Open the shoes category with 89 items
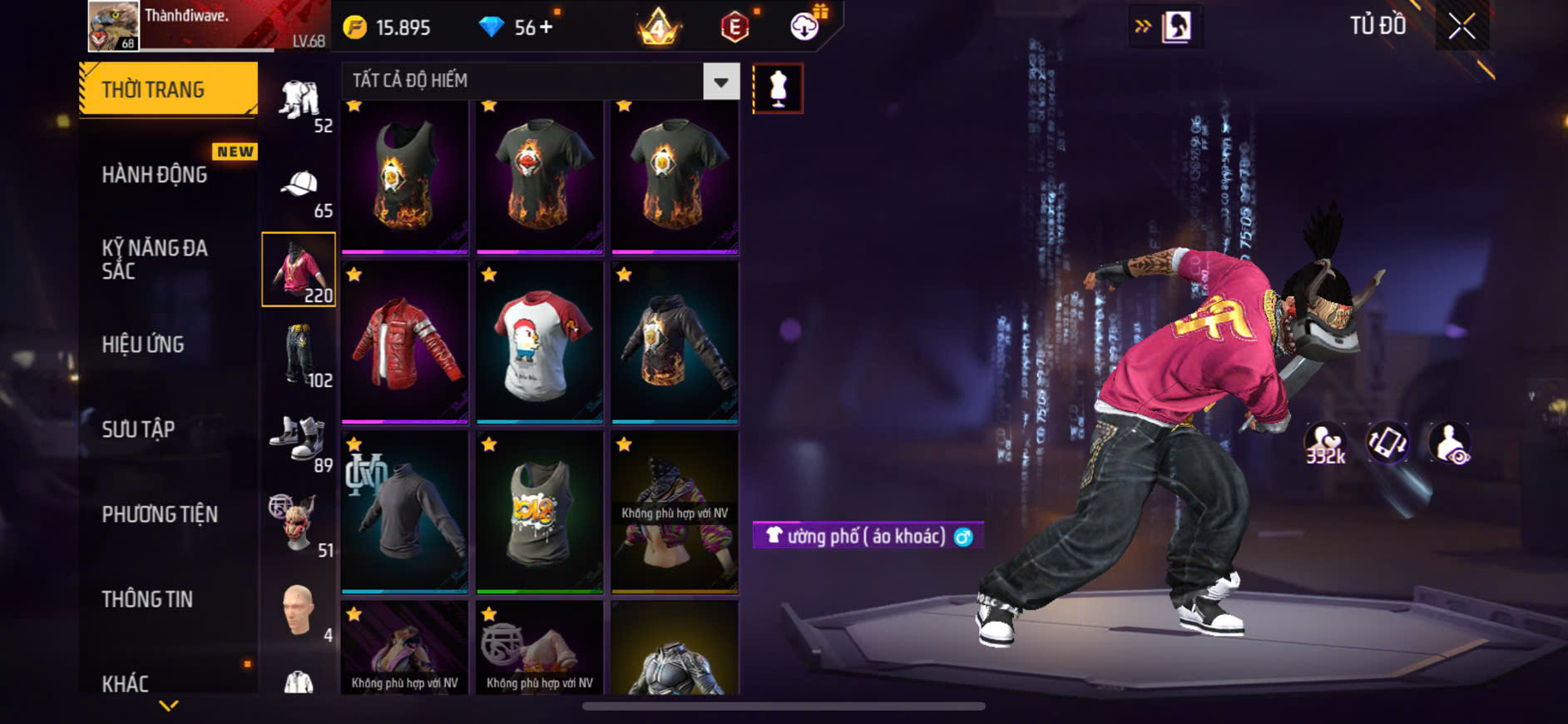This screenshot has height=724, width=1568. [x=301, y=441]
